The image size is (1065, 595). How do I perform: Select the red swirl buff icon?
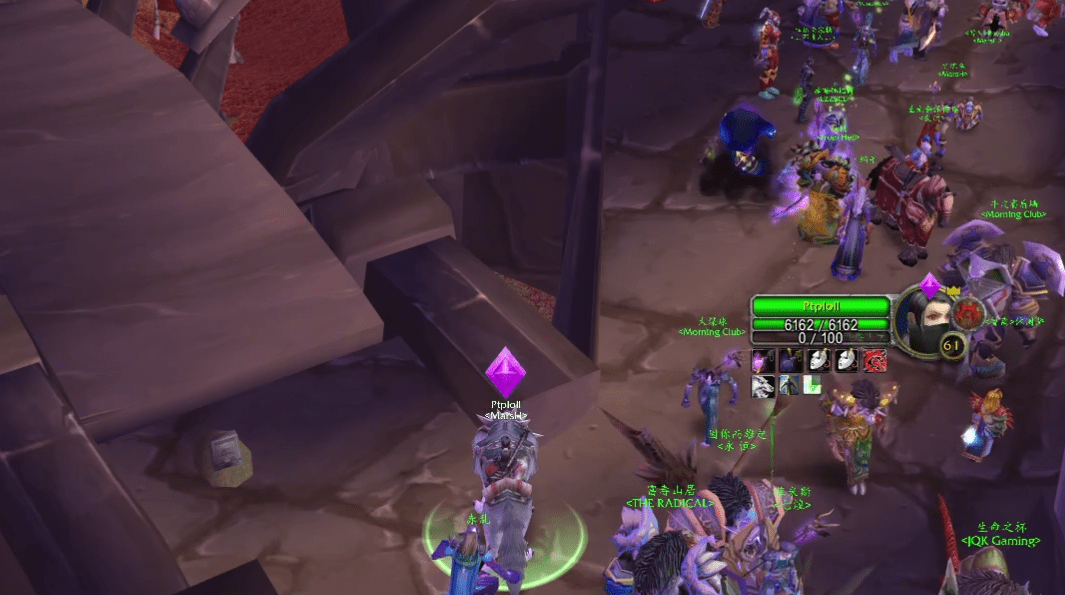coord(874,360)
